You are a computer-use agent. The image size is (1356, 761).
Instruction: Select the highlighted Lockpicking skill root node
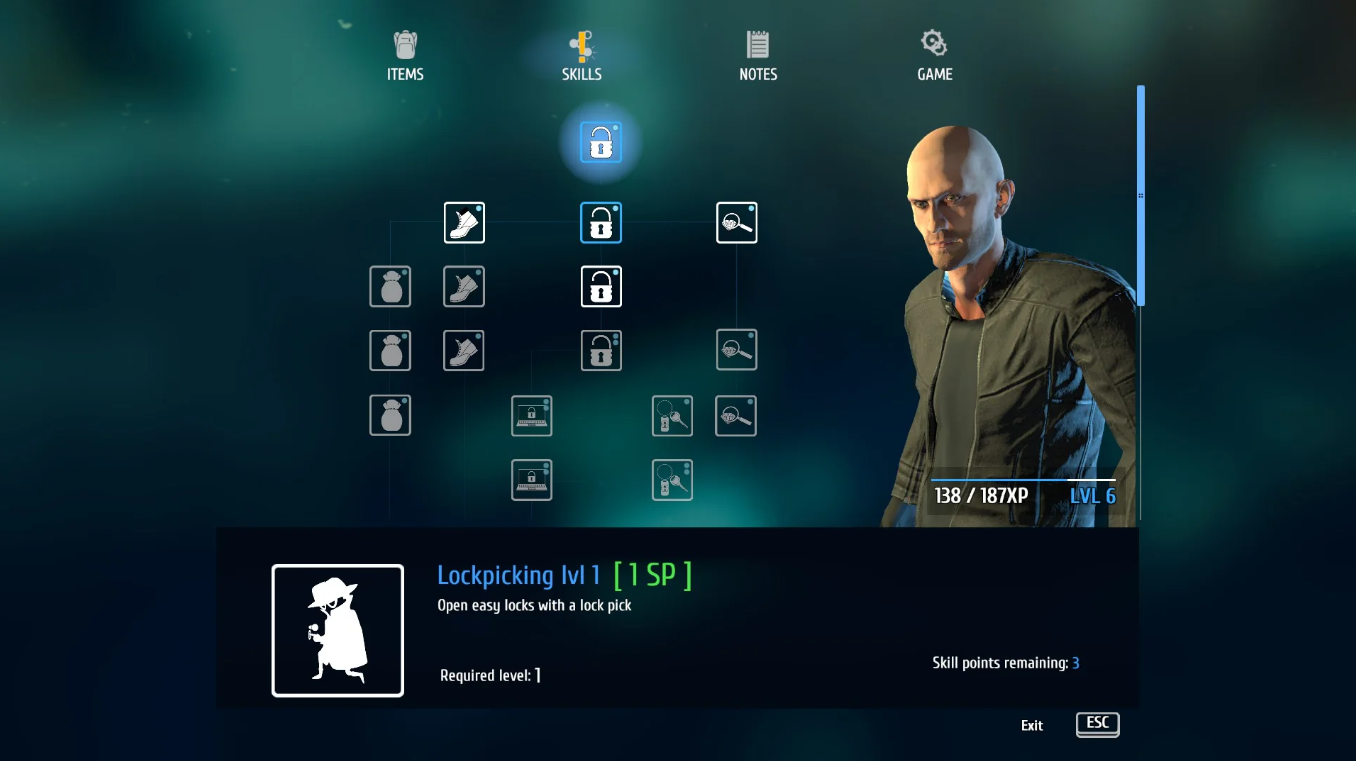(x=599, y=143)
